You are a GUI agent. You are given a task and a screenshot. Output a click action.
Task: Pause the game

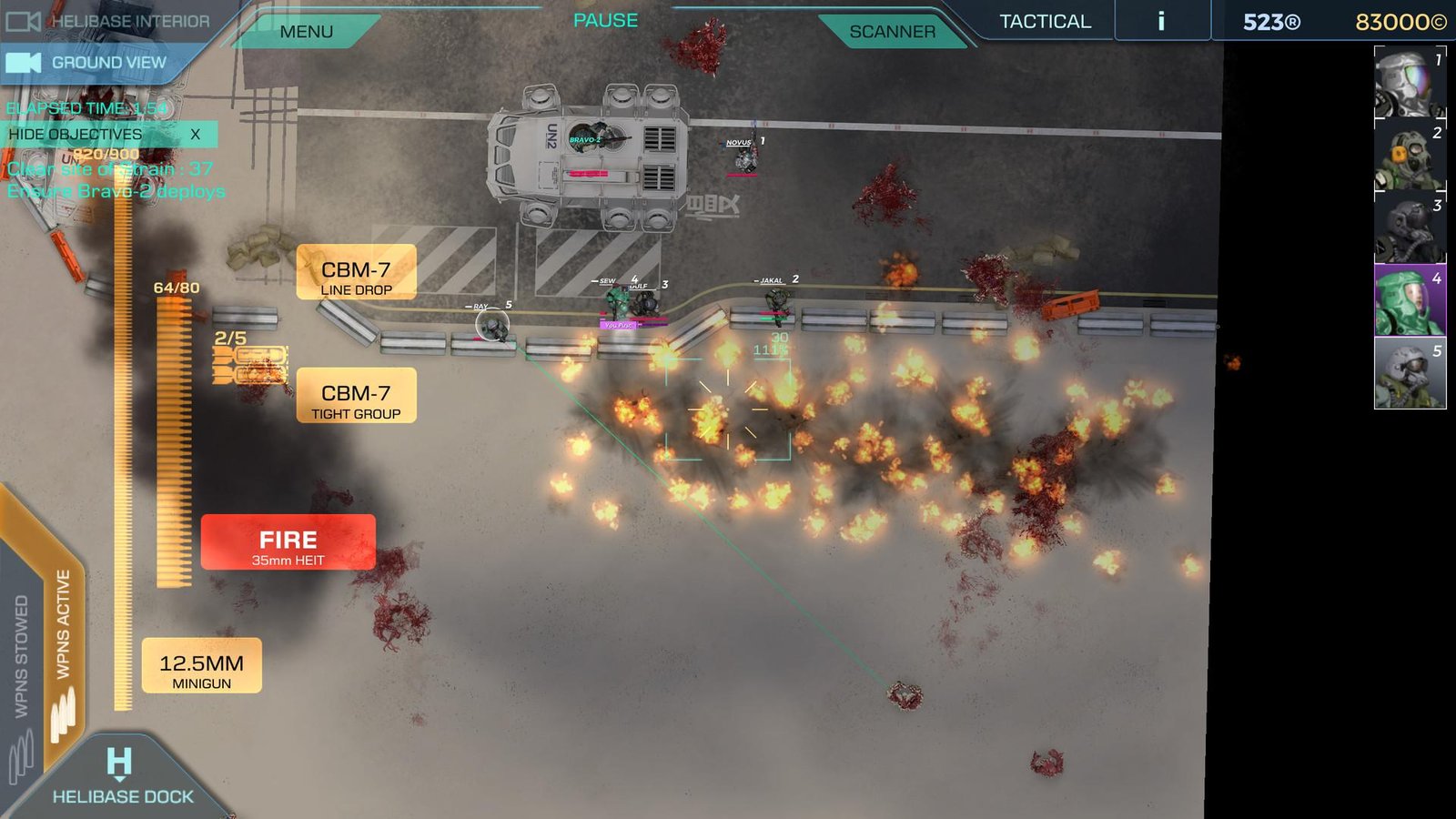coord(605,20)
